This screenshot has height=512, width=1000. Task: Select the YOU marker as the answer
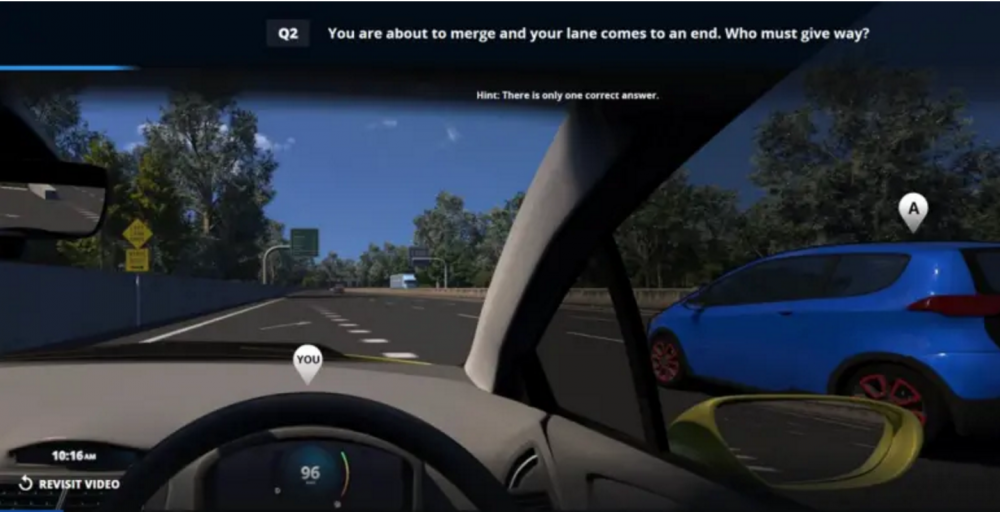click(x=308, y=361)
